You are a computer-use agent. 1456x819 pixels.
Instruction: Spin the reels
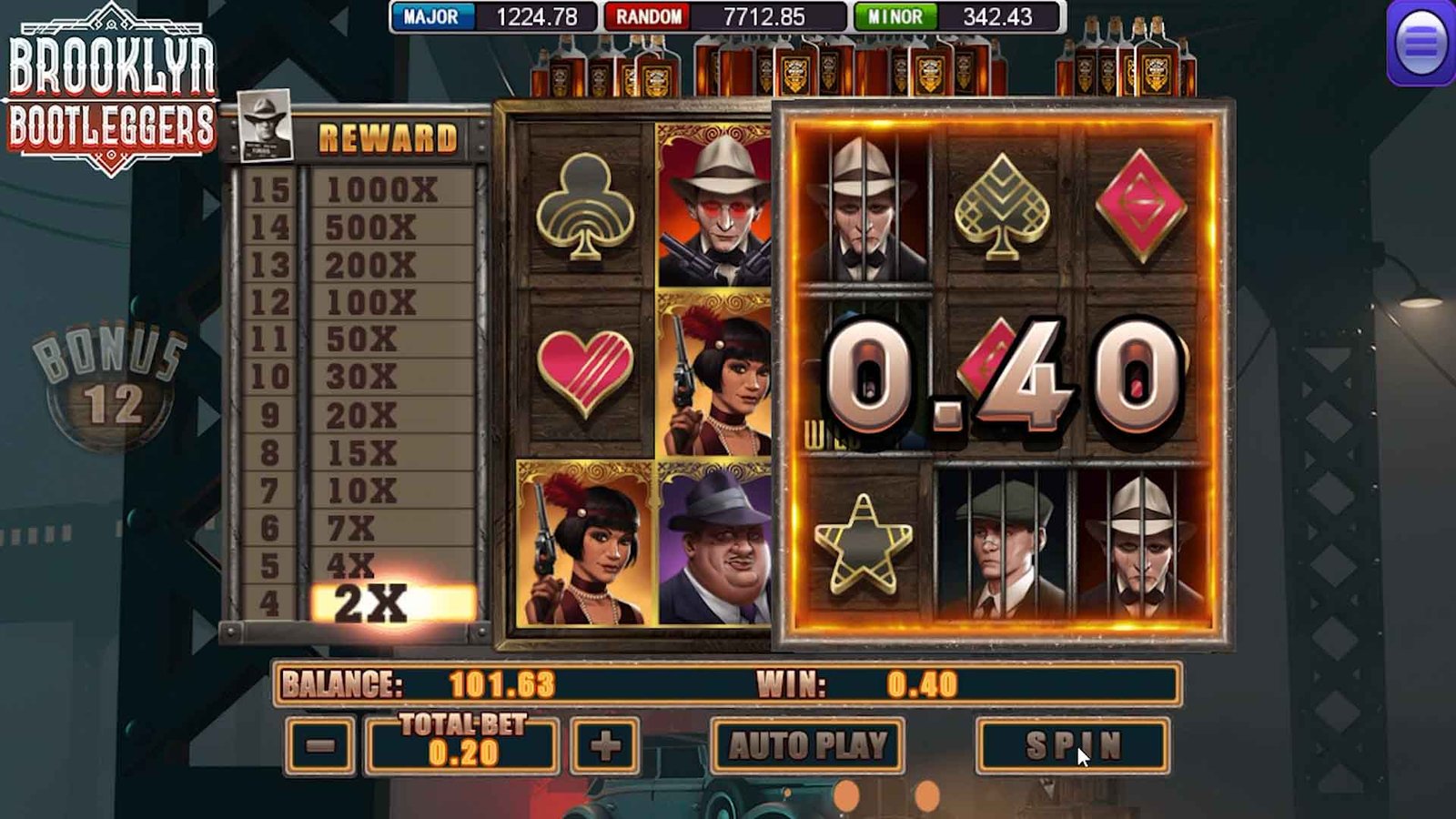pos(1072,746)
